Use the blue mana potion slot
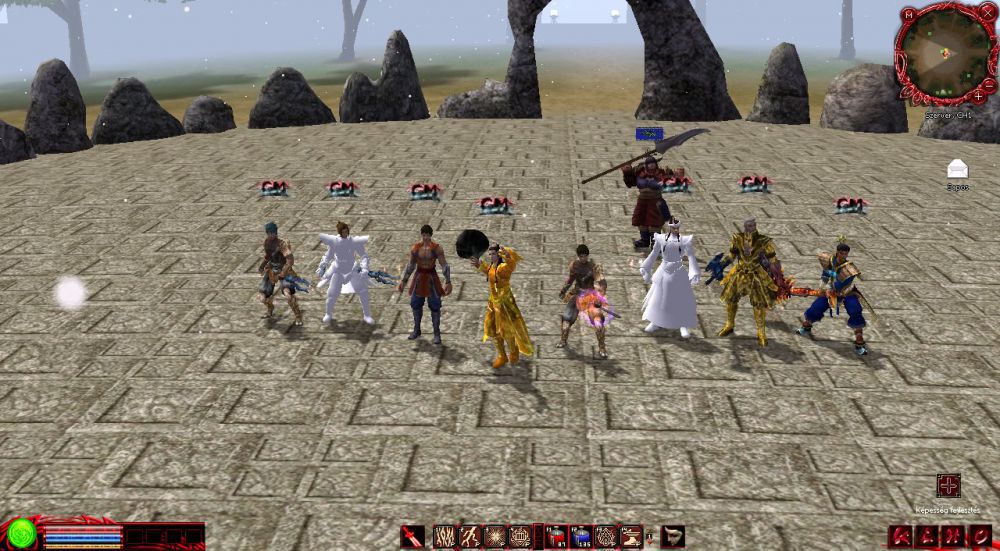Screen dimensions: 1000x551 (x=582, y=537)
